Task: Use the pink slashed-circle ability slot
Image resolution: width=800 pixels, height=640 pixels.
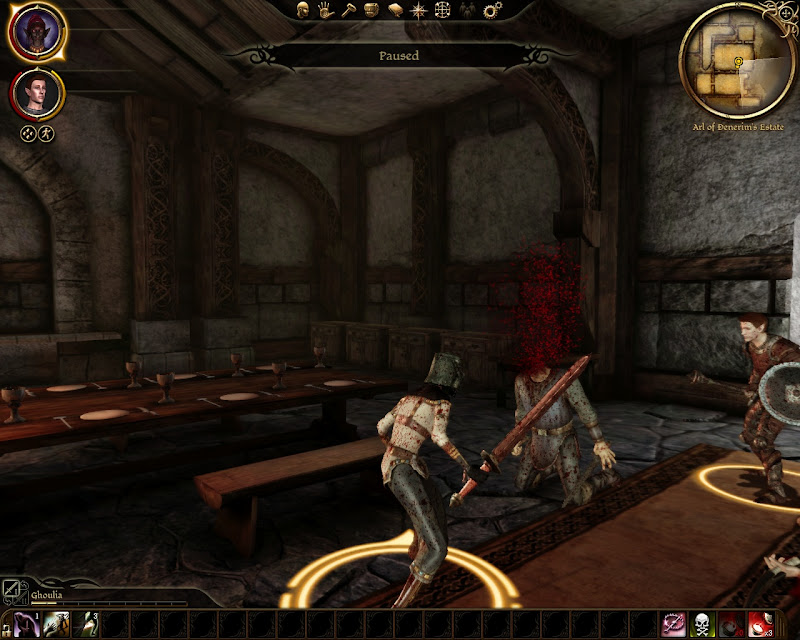Action: click(675, 625)
